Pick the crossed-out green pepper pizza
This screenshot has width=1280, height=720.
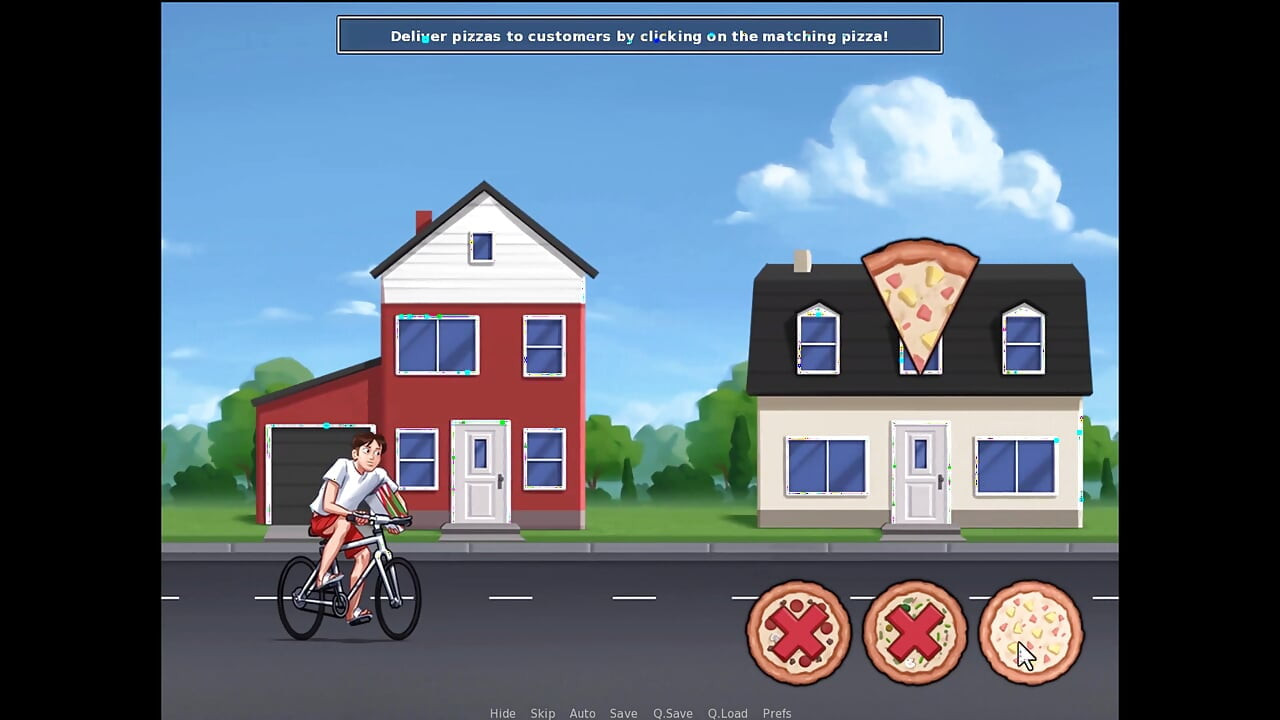(x=914, y=632)
